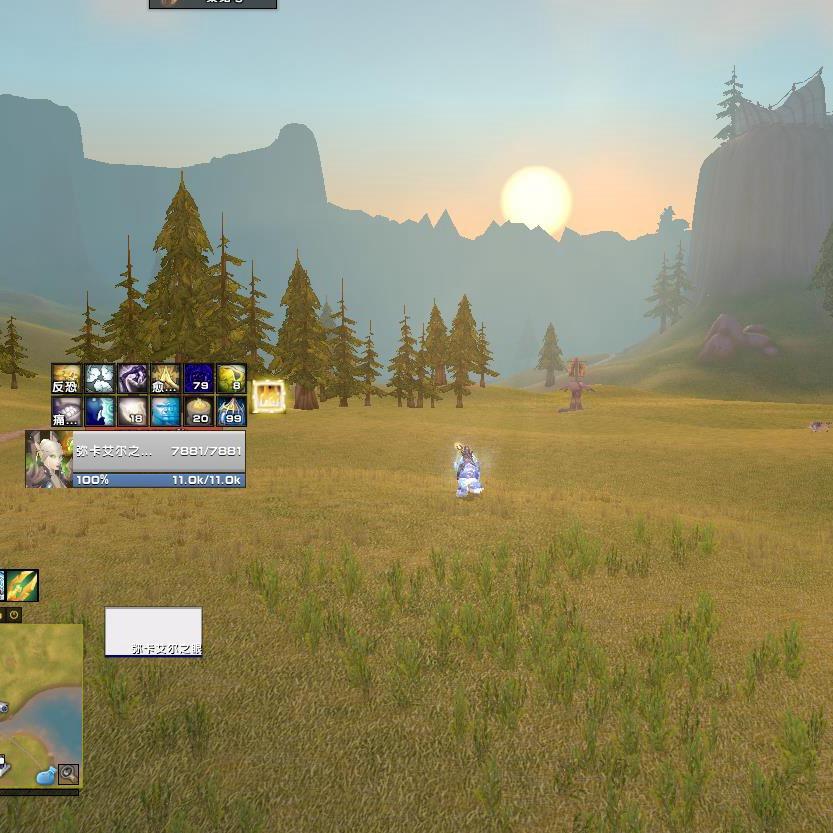
Task: Activate the green and gold blade skill
Action: pyautogui.click(x=22, y=585)
